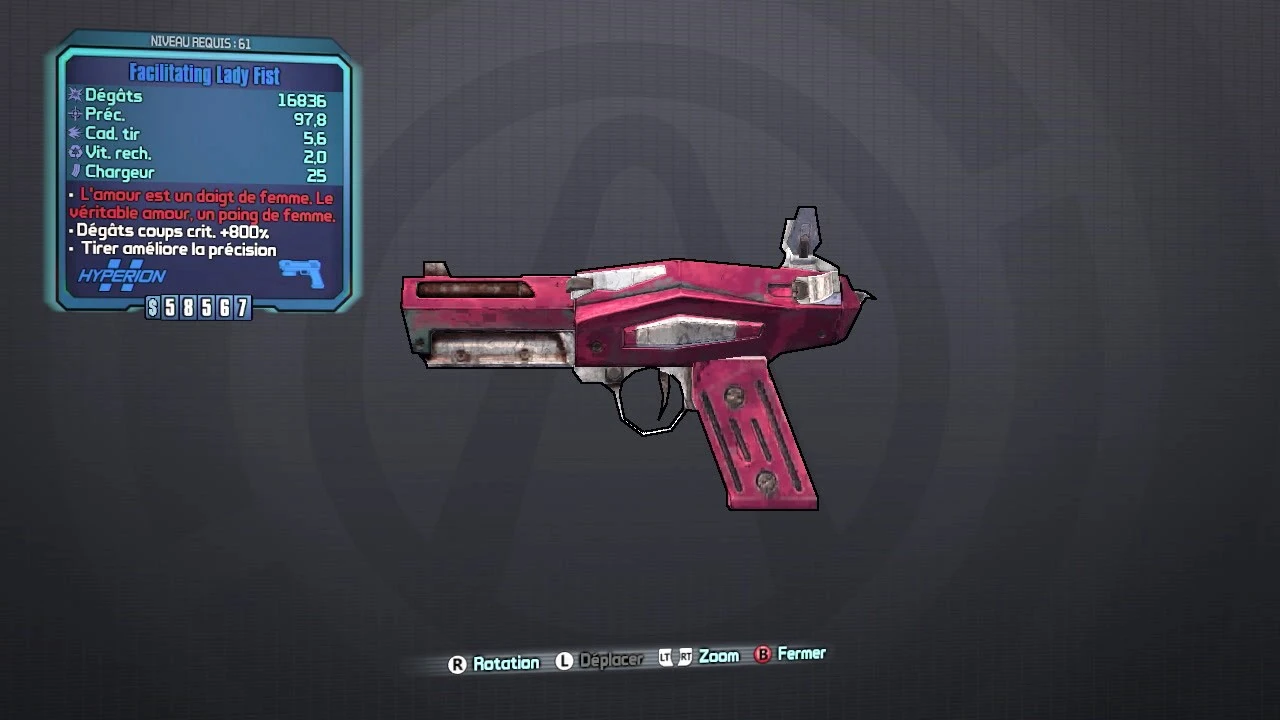The height and width of the screenshot is (720, 1280).
Task: Activate the LT RT Zoom control
Action: tap(702, 656)
